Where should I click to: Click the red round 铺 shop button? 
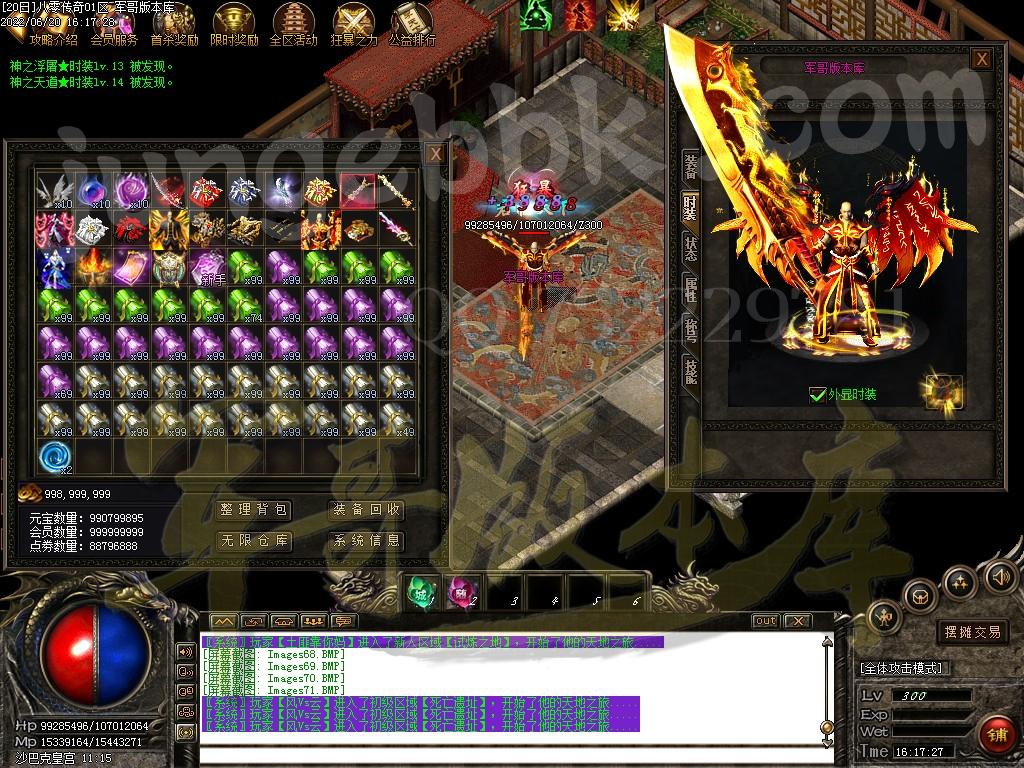point(996,736)
